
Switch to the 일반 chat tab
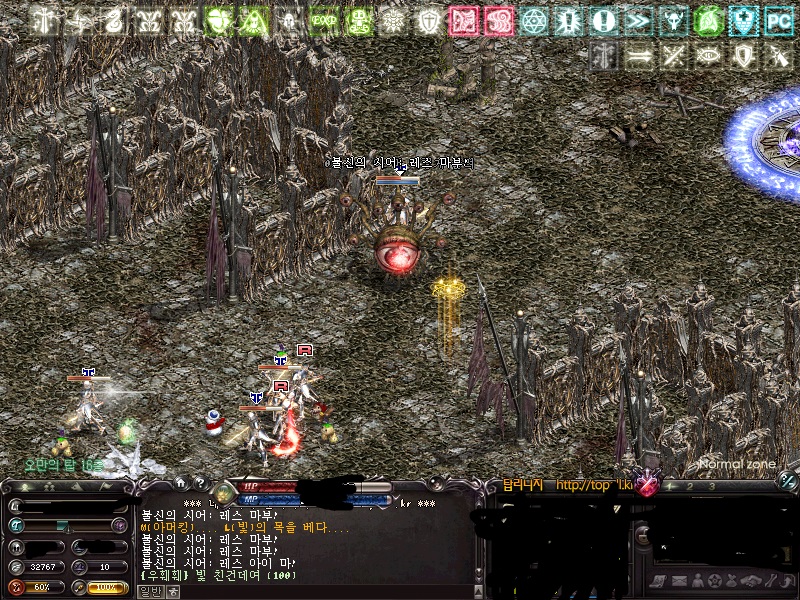tap(148, 591)
